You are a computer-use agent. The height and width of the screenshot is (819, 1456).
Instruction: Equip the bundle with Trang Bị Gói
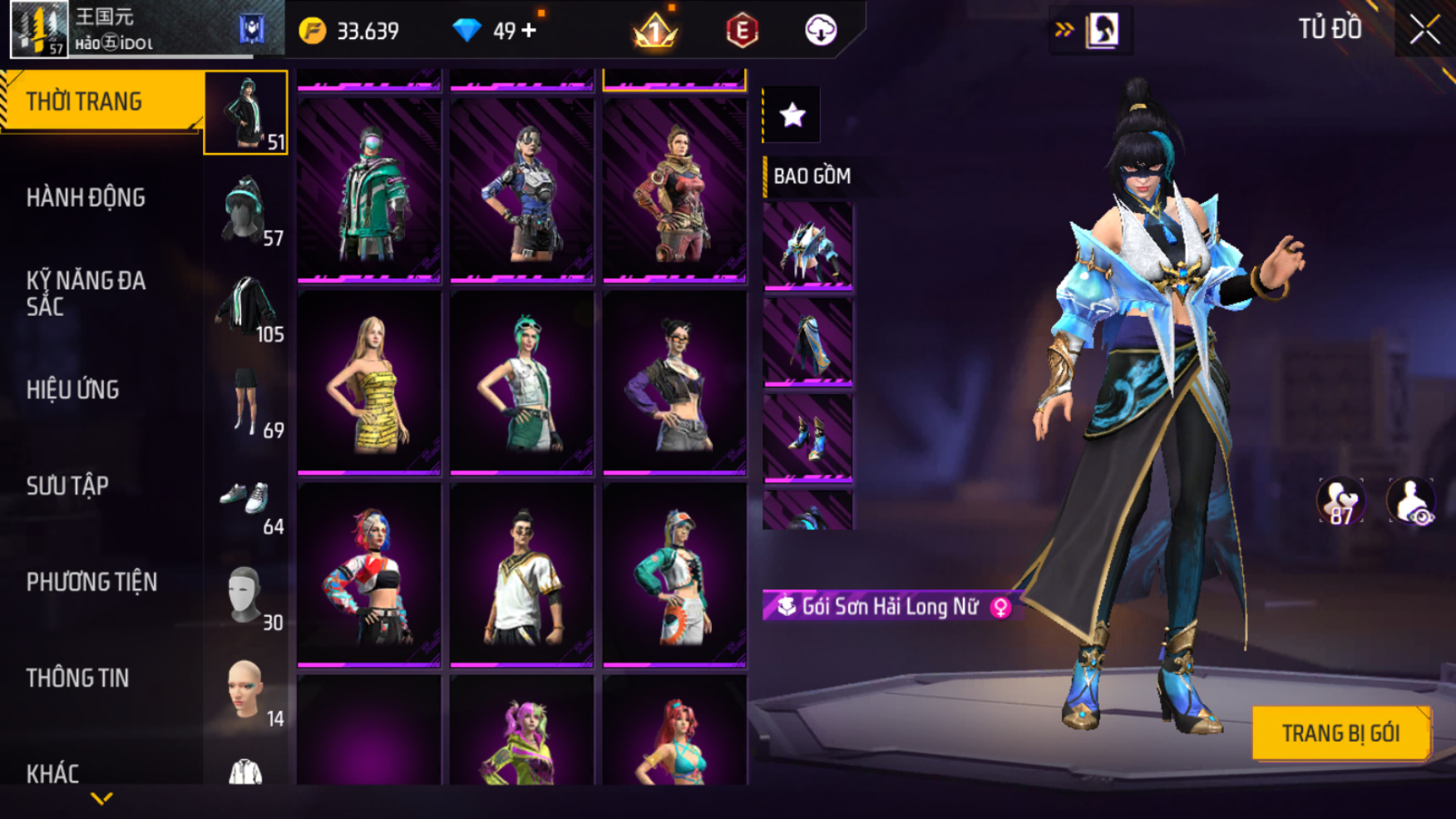[1340, 733]
